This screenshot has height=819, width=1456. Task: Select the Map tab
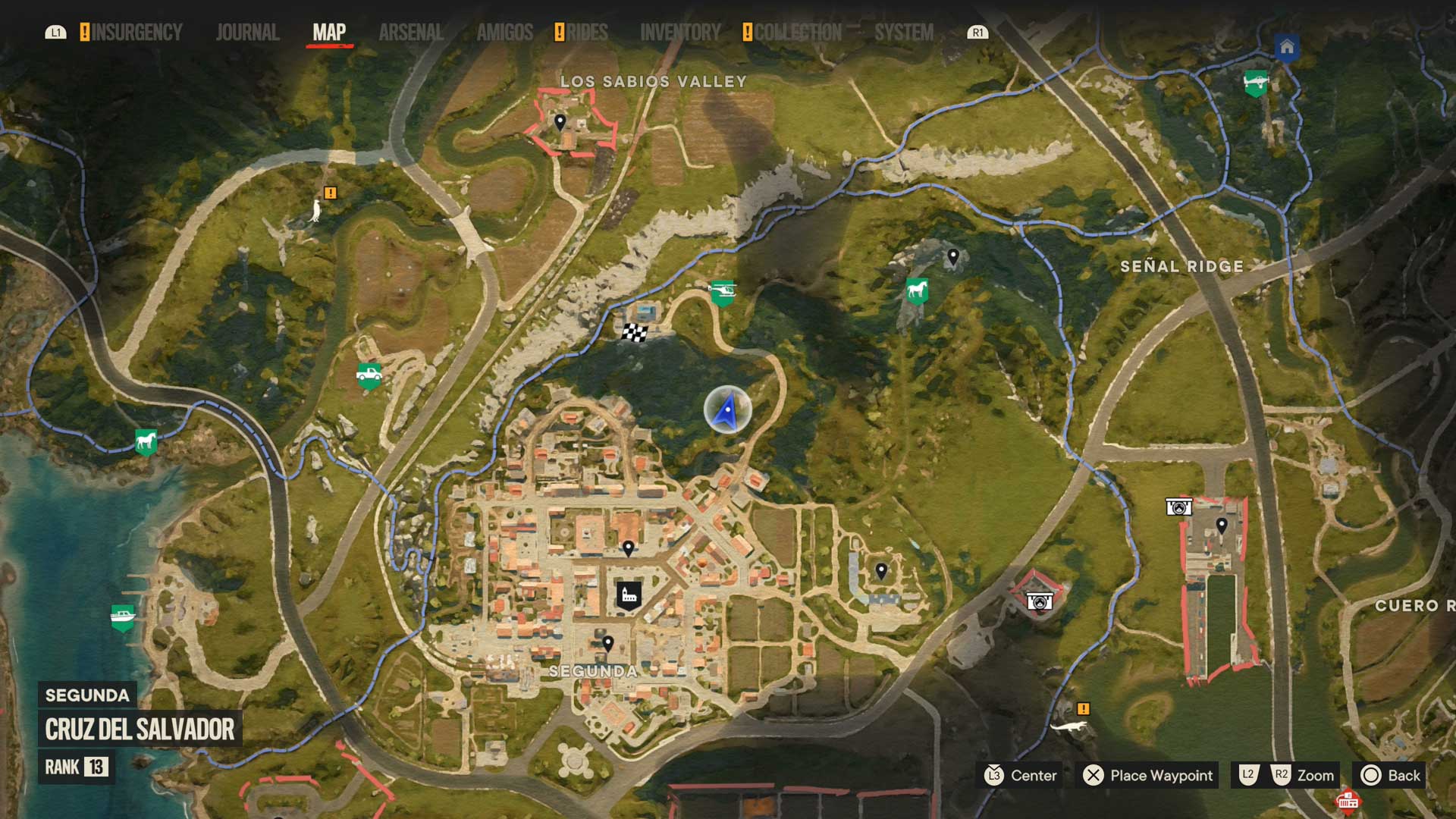coord(329,33)
